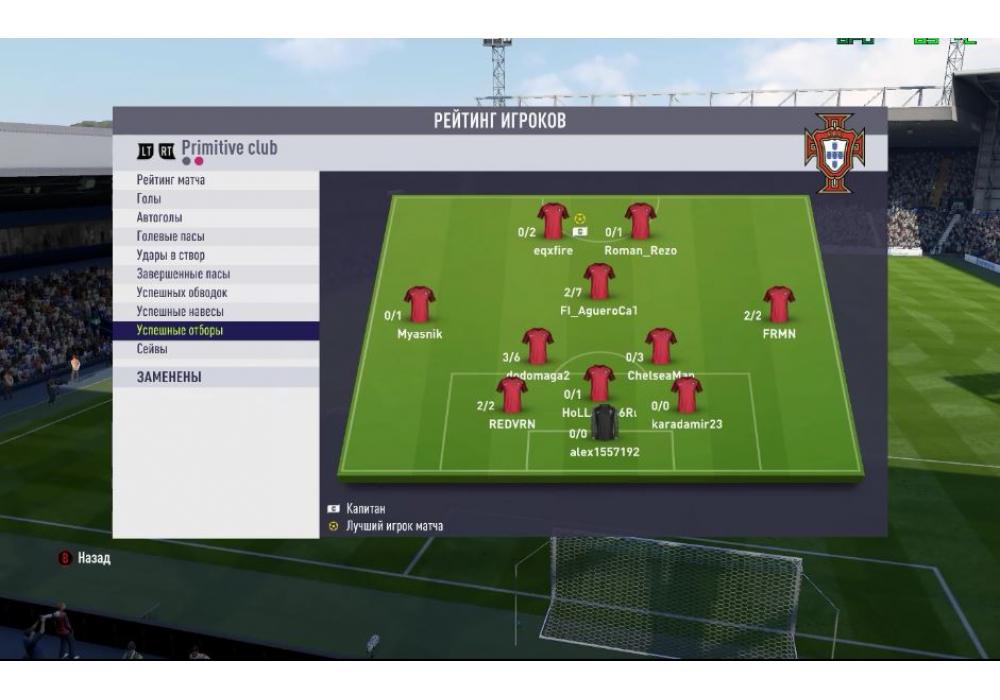Choose the Успешных обводок entry
This screenshot has width=1000, height=700.
click(x=182, y=293)
